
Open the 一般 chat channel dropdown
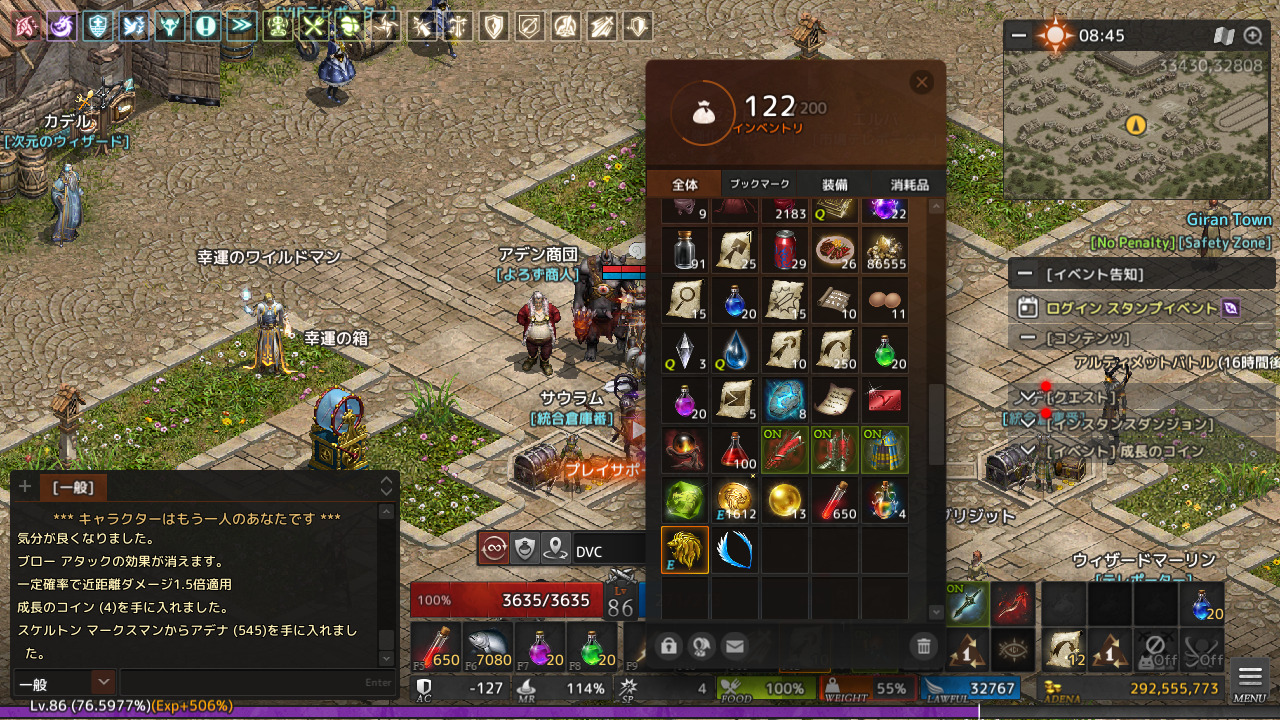tap(102, 682)
